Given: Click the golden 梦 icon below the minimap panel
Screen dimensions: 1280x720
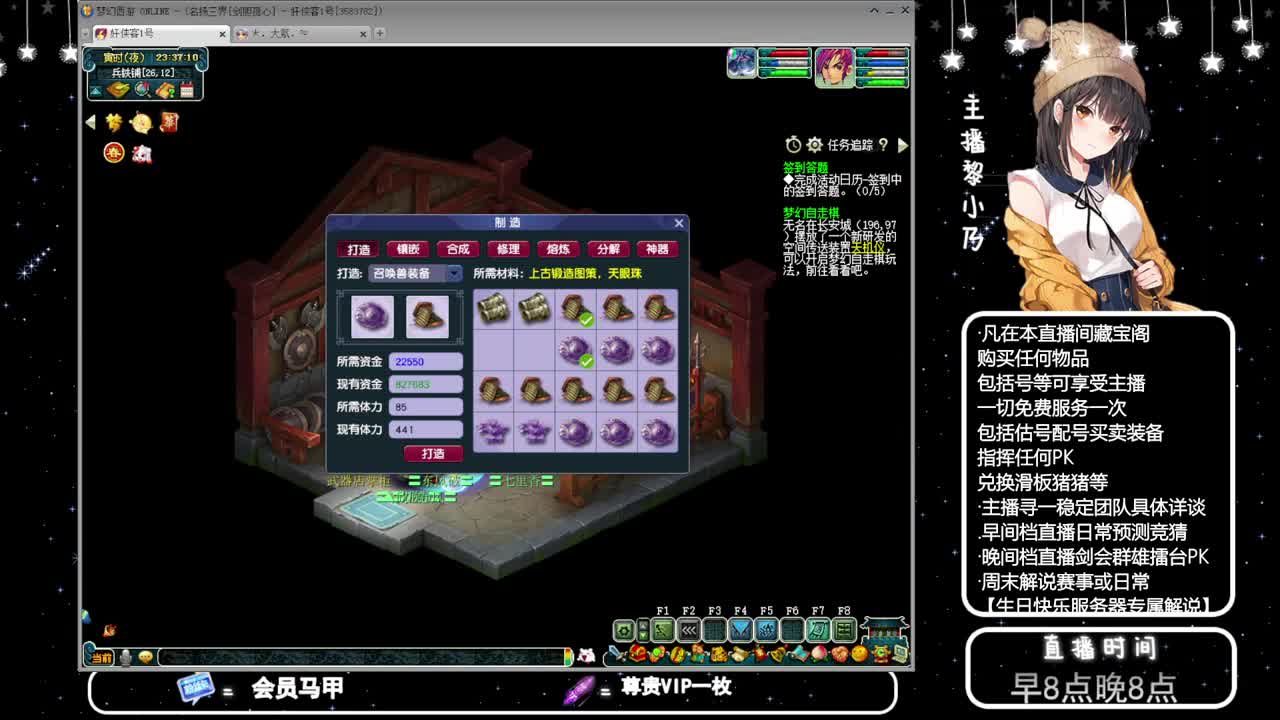Looking at the screenshot, I should pyautogui.click(x=112, y=121).
